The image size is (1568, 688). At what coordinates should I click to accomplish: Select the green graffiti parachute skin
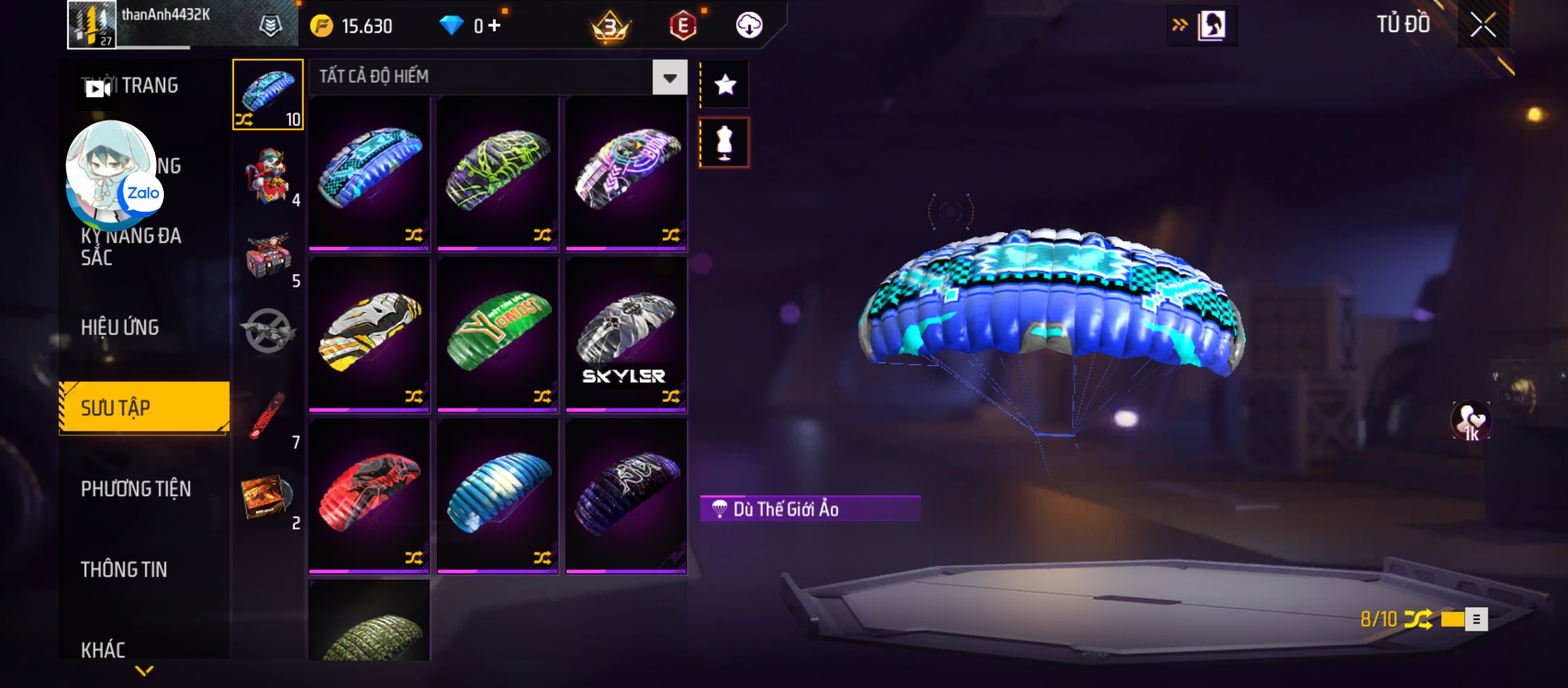pos(498,172)
